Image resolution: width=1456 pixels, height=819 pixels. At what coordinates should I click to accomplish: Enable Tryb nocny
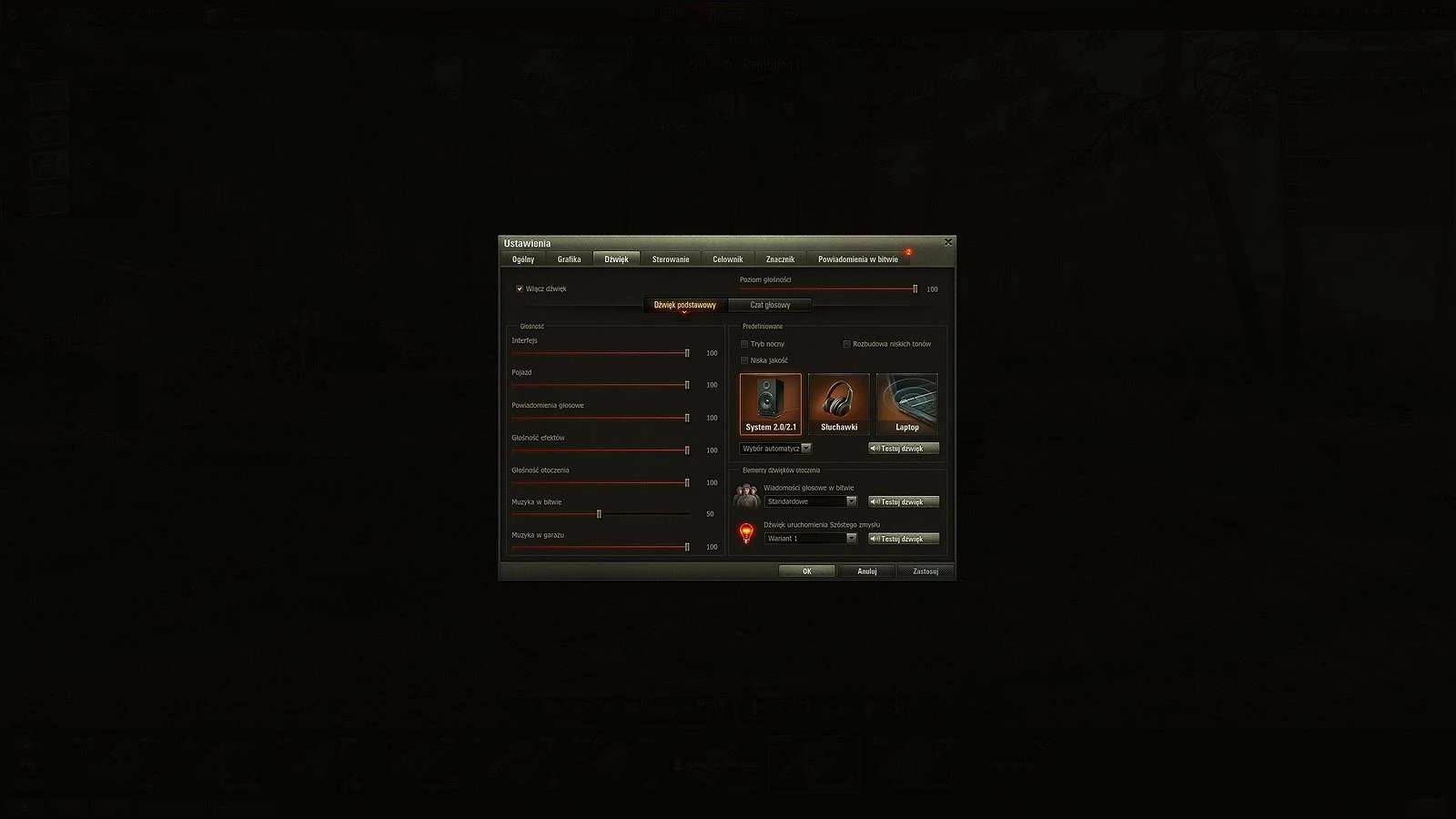[744, 344]
